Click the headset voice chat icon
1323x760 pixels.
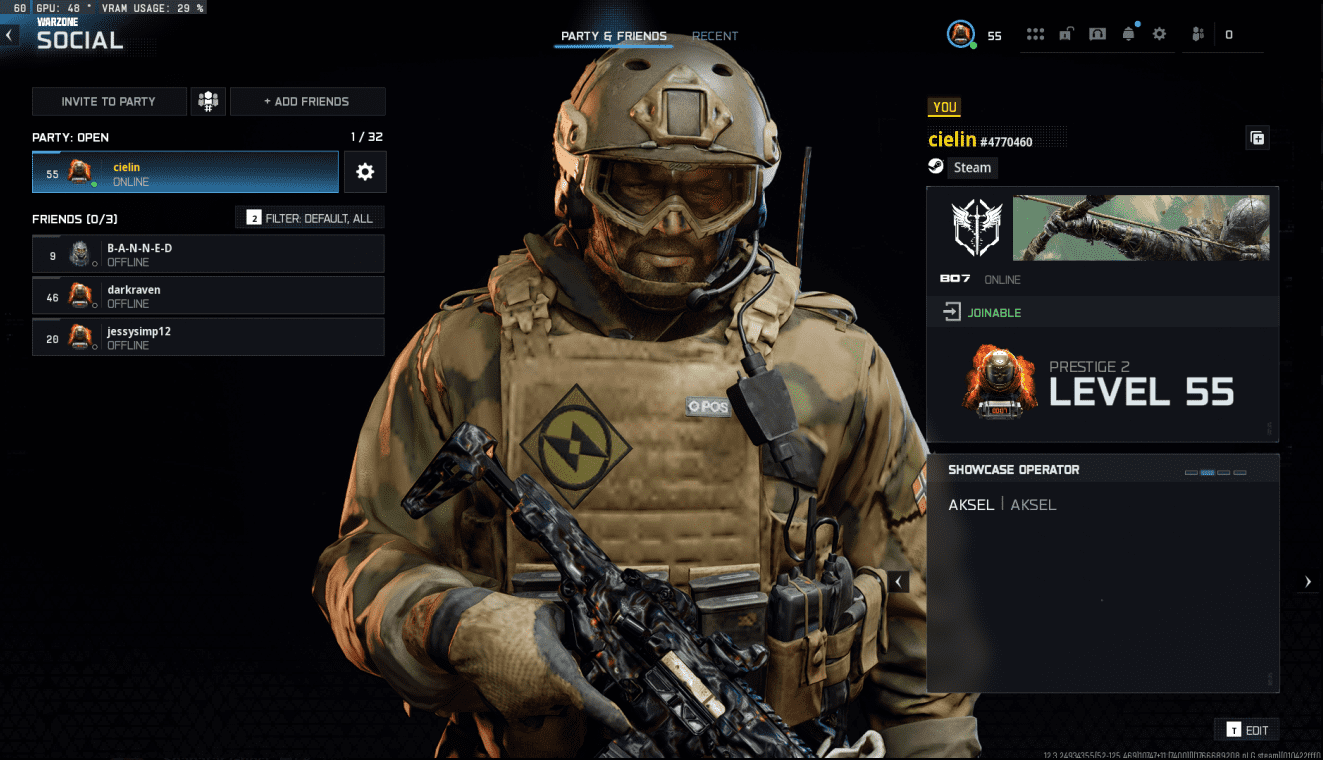(1097, 34)
